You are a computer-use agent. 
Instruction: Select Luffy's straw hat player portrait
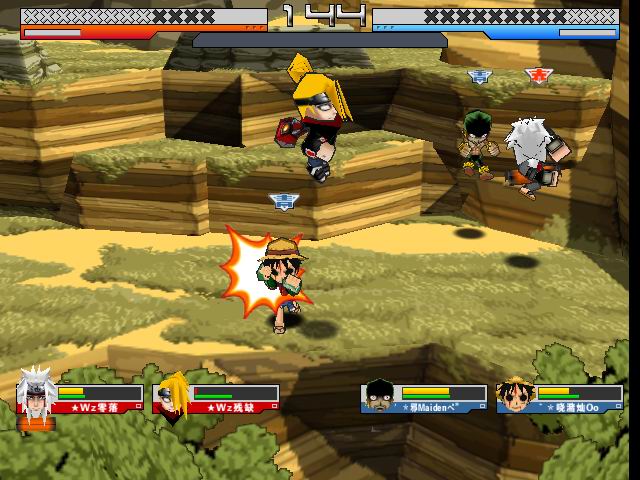pos(514,394)
